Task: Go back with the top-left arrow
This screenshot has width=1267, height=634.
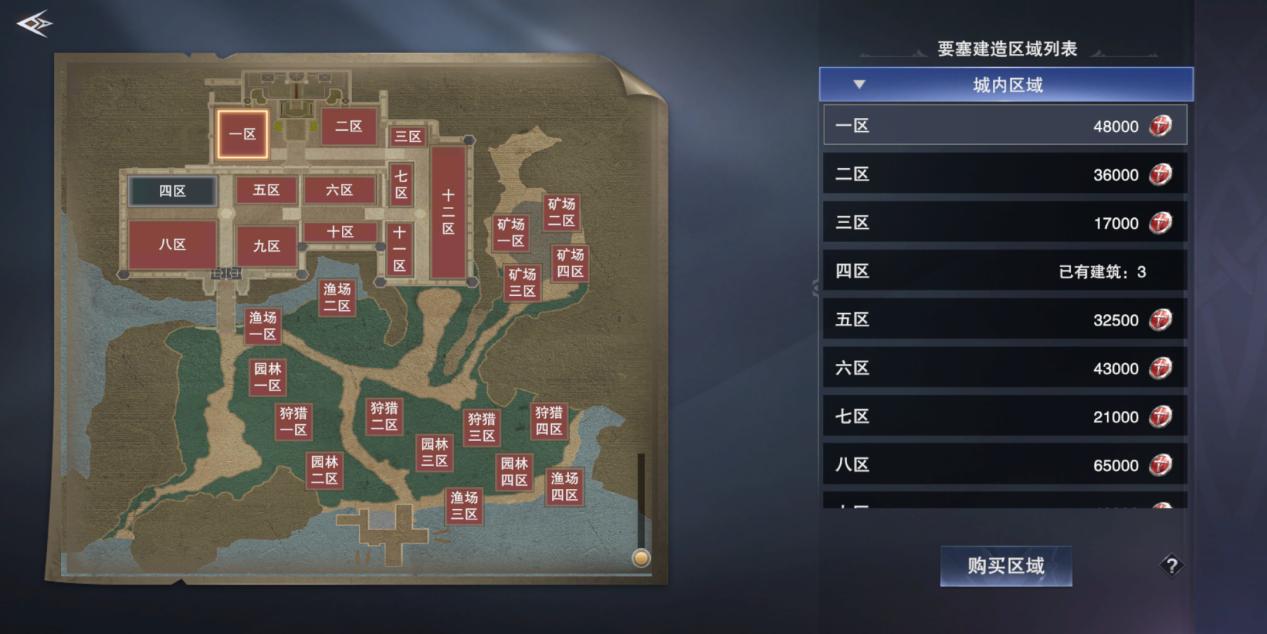Action: click(33, 24)
